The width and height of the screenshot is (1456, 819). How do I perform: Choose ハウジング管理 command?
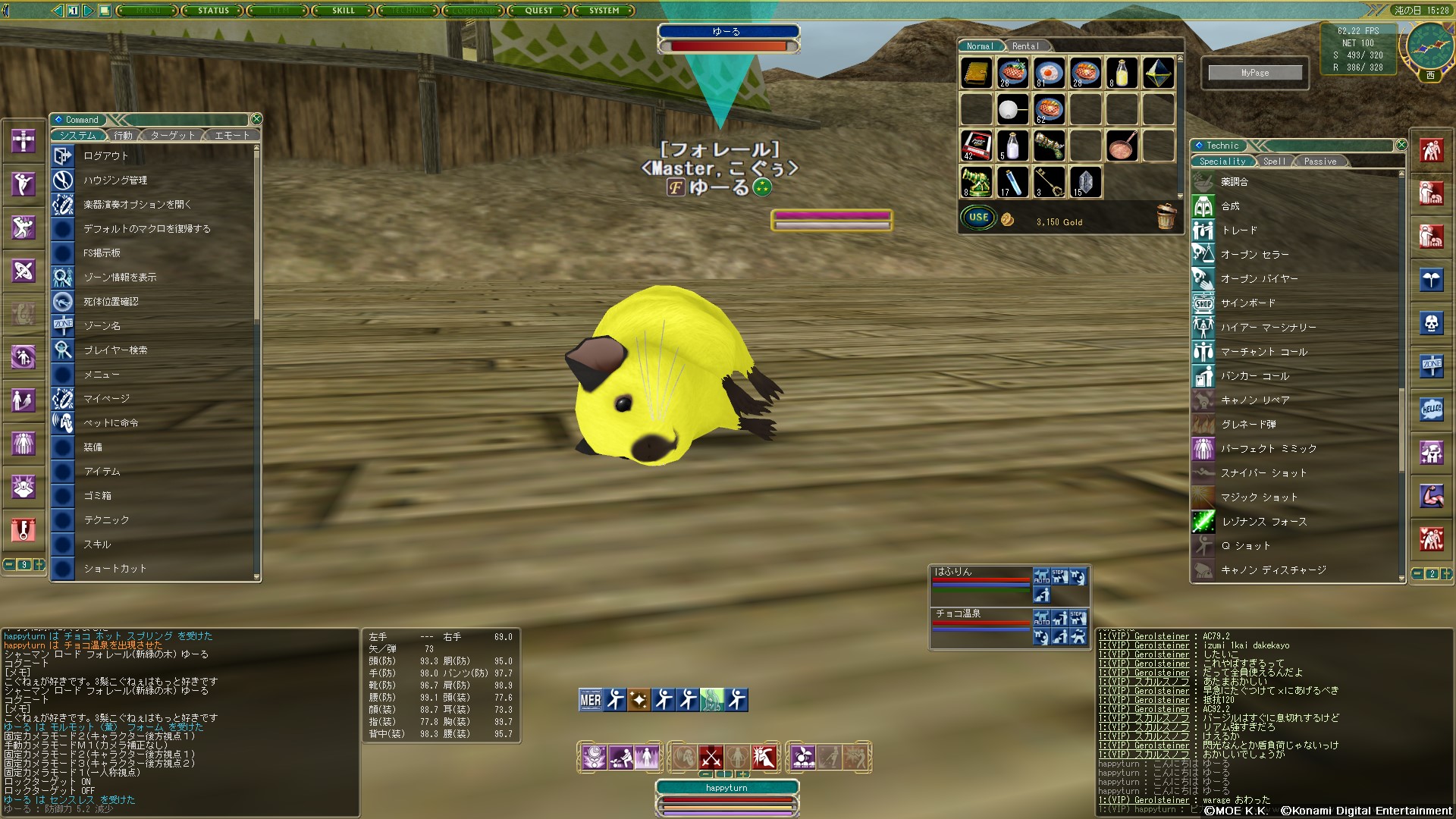tap(115, 180)
